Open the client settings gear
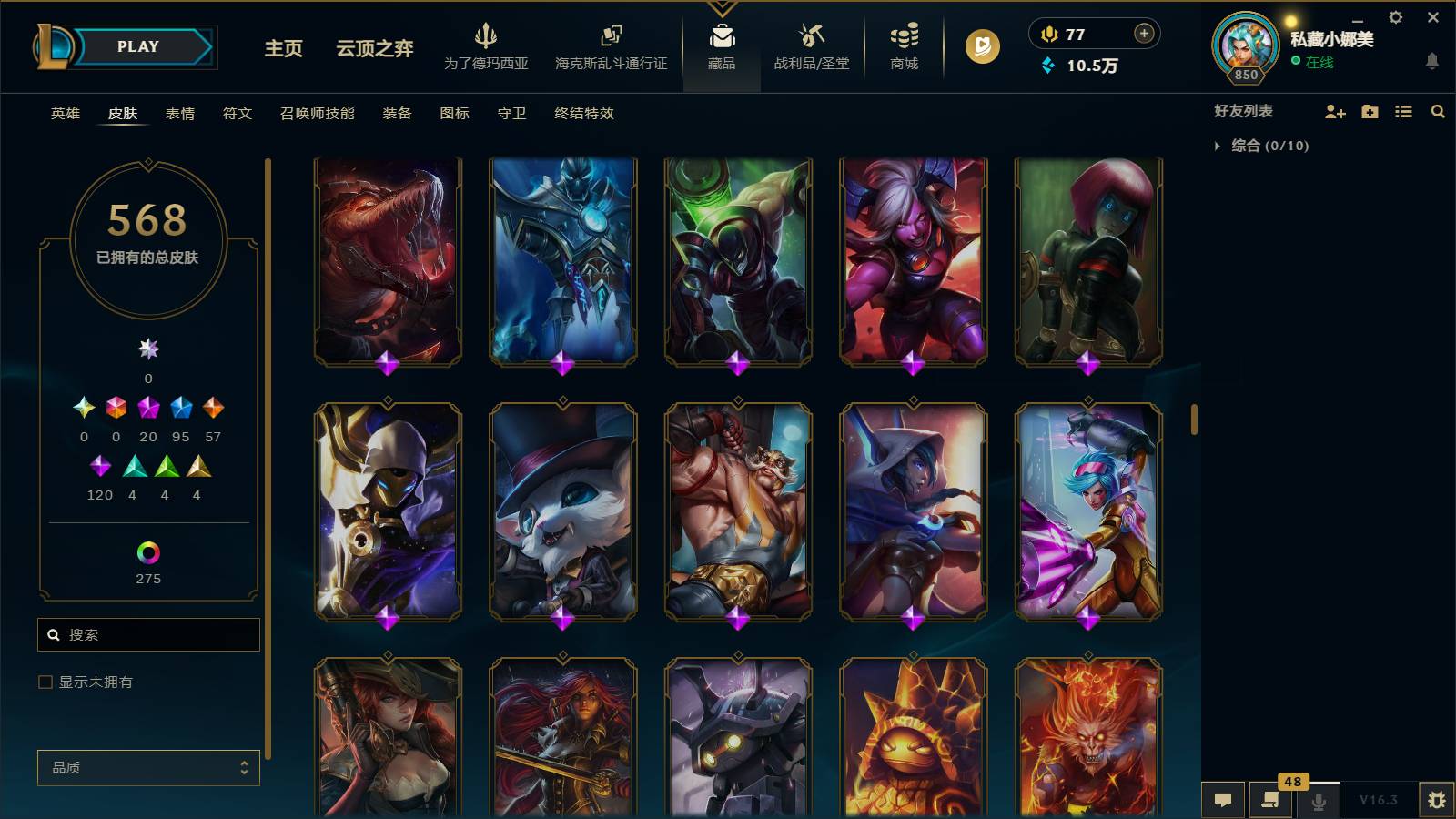Viewport: 1456px width, 819px height. coord(1396,16)
